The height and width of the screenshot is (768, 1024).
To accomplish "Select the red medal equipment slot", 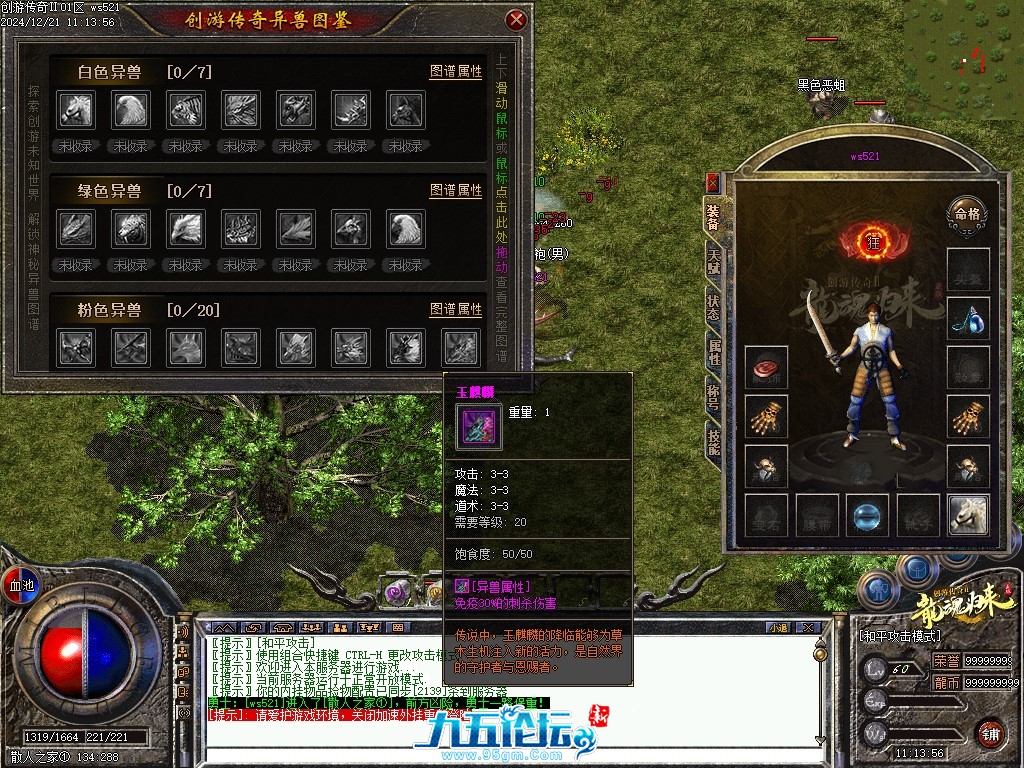I will [x=766, y=367].
